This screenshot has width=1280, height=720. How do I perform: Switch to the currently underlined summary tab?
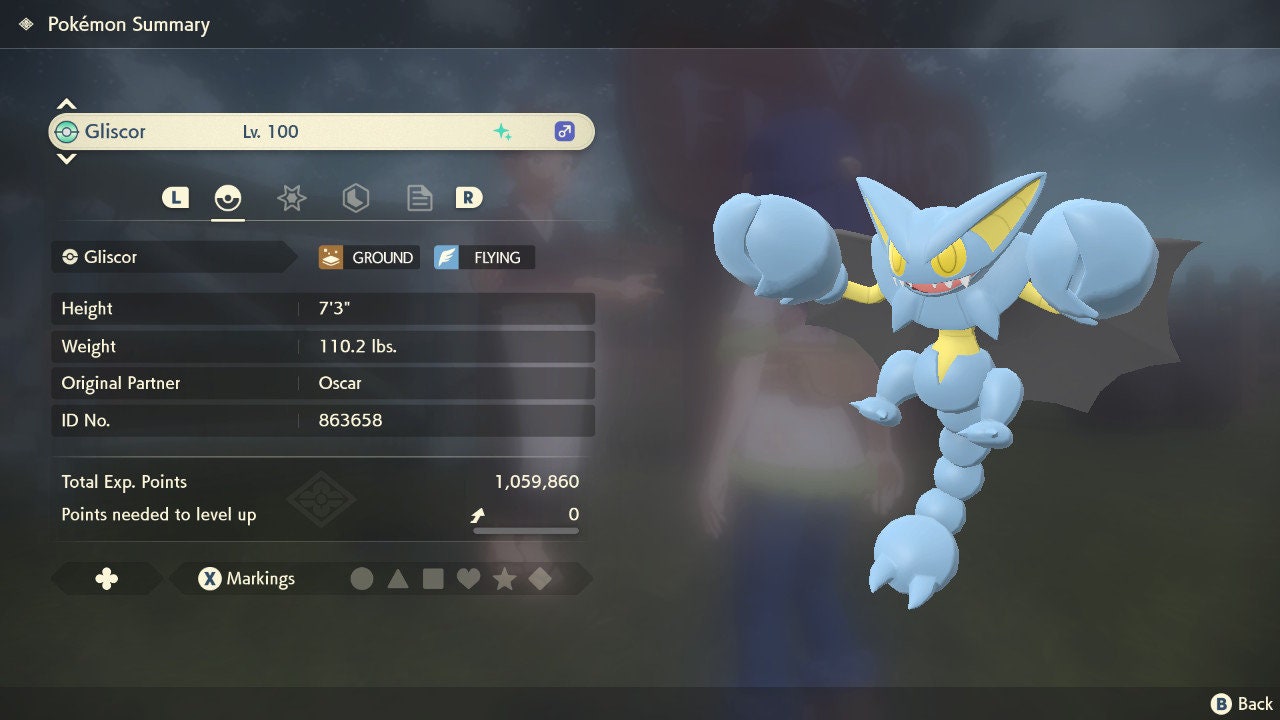click(x=228, y=198)
